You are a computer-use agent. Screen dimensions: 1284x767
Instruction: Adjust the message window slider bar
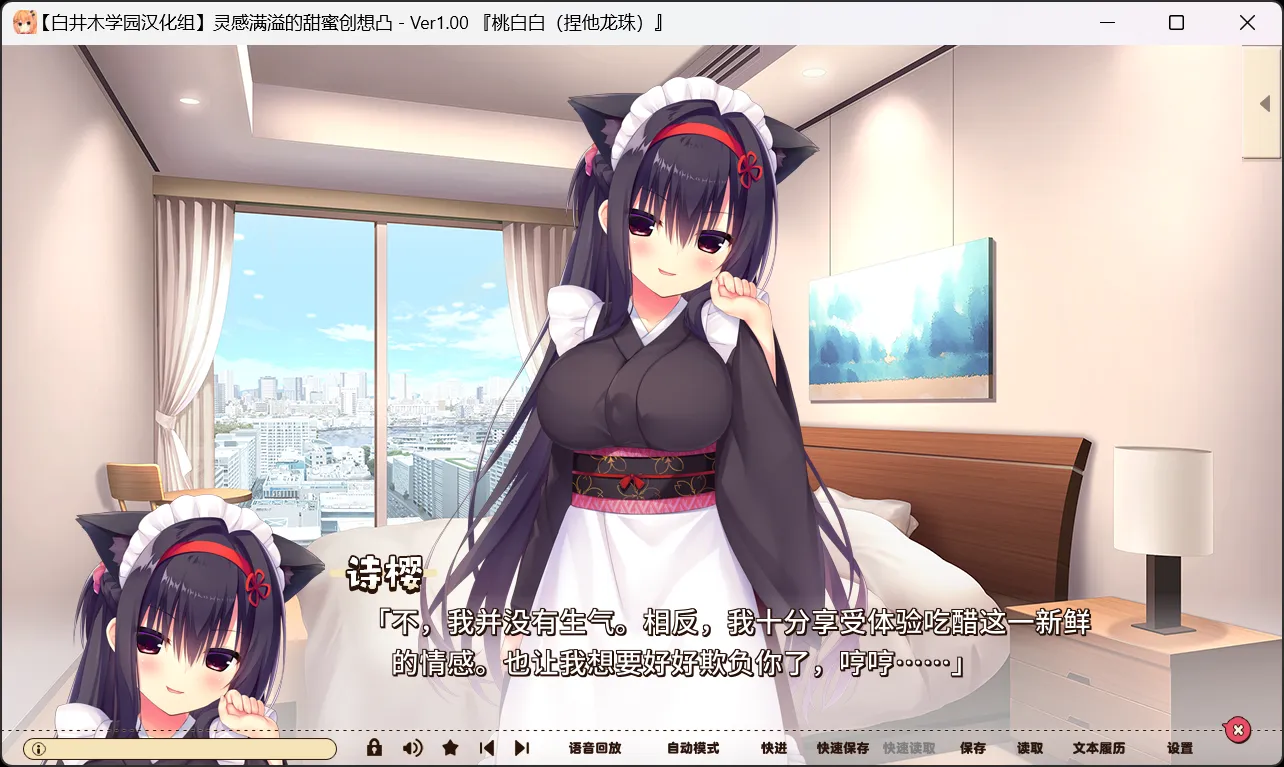pyautogui.click(x=190, y=747)
